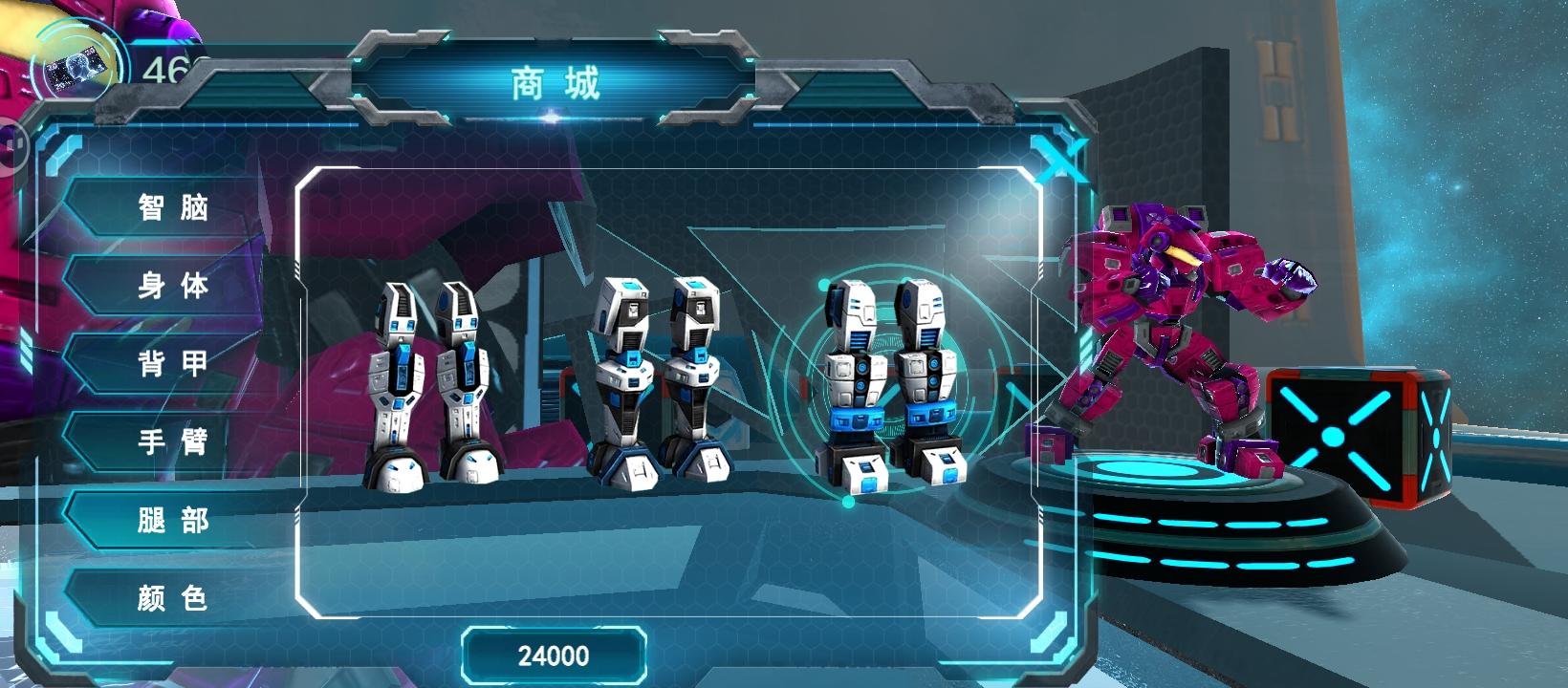Select the 腿部 category
This screenshot has height=688, width=1568.
click(174, 522)
